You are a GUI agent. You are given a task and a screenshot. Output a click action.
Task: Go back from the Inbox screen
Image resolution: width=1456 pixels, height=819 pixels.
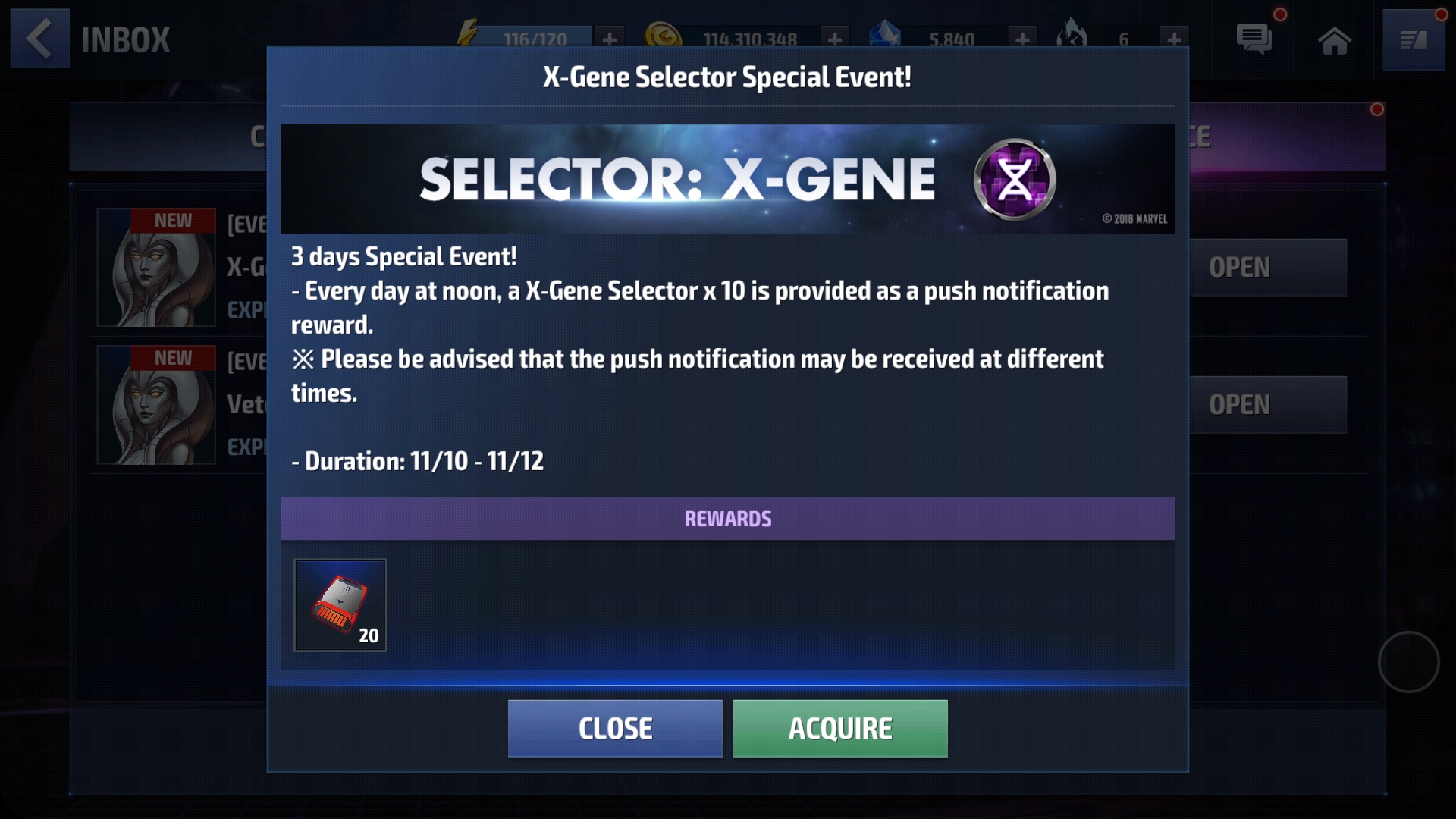click(x=39, y=39)
